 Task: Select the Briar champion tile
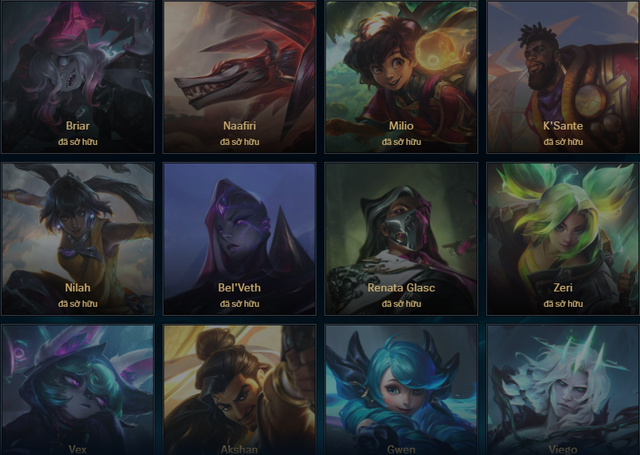click(x=77, y=76)
